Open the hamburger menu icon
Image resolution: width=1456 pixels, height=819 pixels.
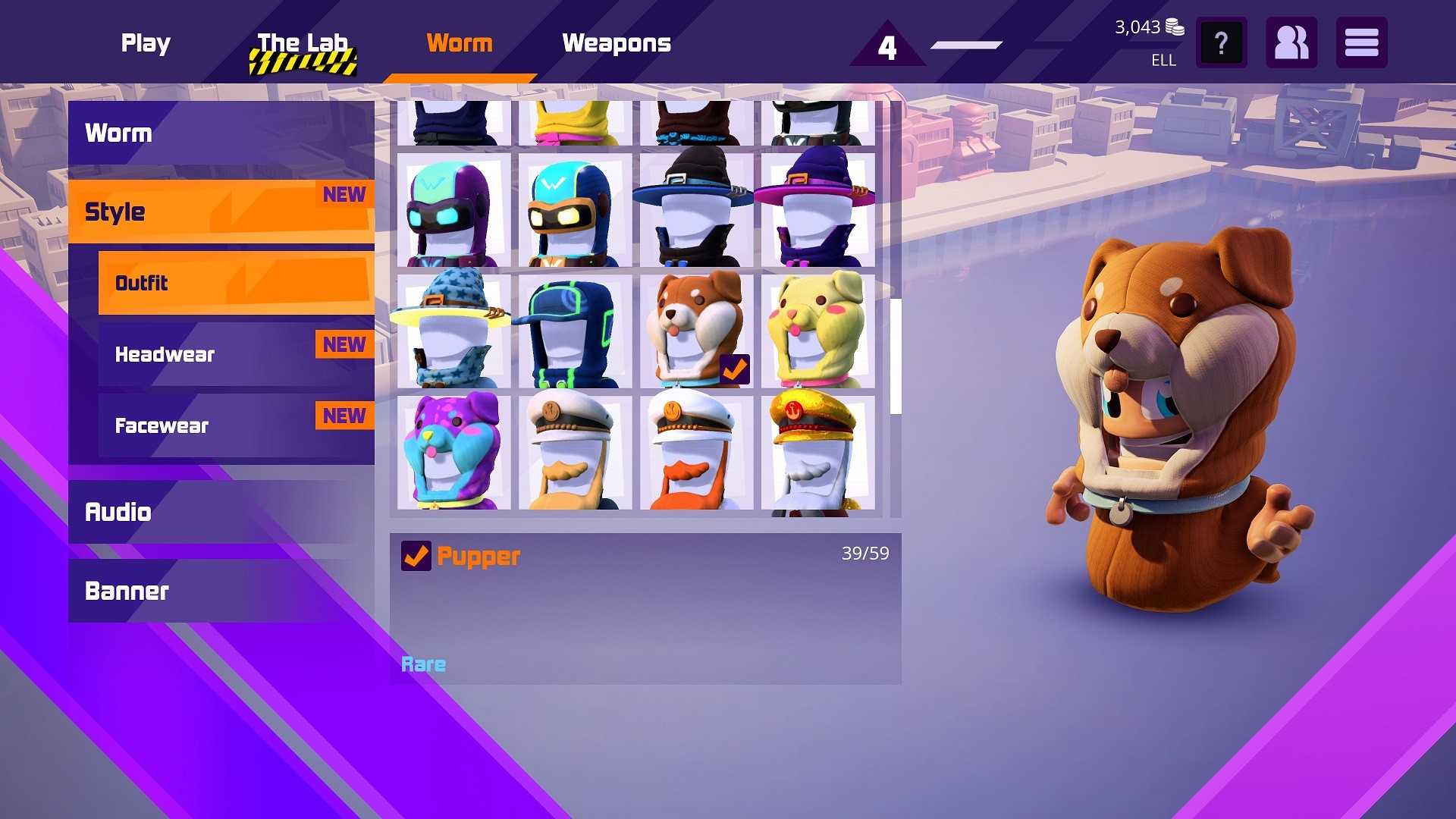1361,42
